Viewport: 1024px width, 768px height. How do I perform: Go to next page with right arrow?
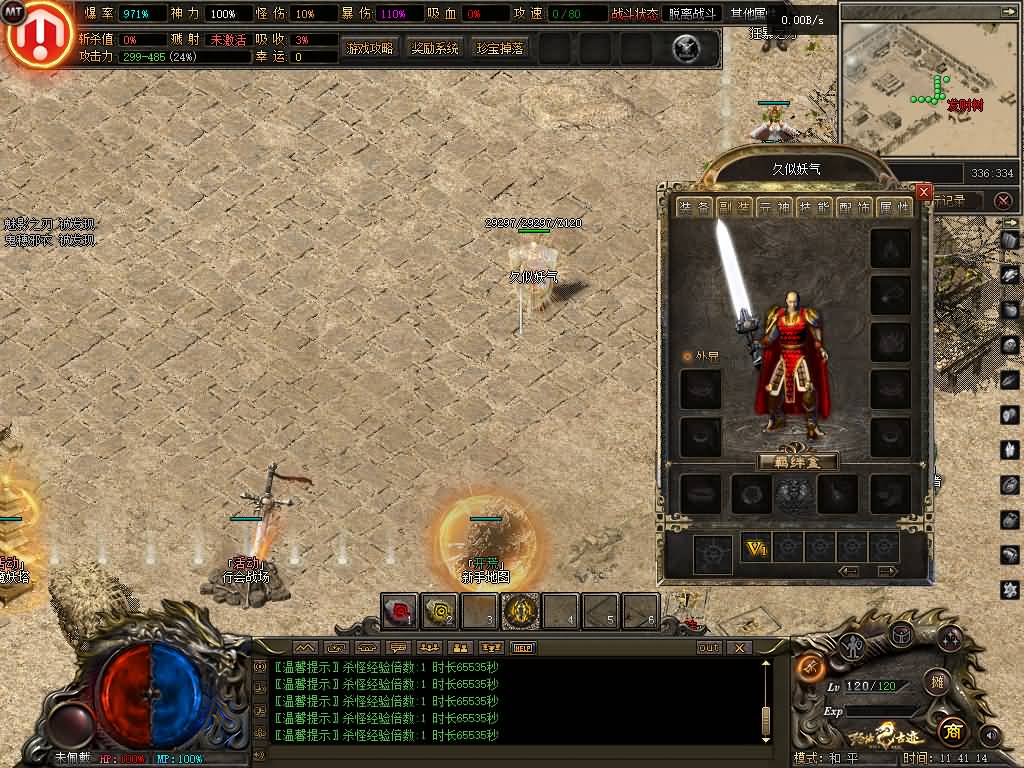click(x=887, y=571)
